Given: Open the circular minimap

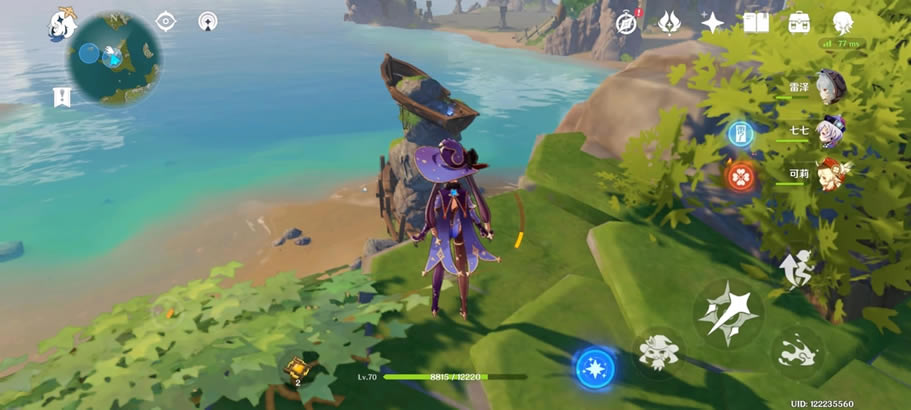Looking at the screenshot, I should pos(114,58).
